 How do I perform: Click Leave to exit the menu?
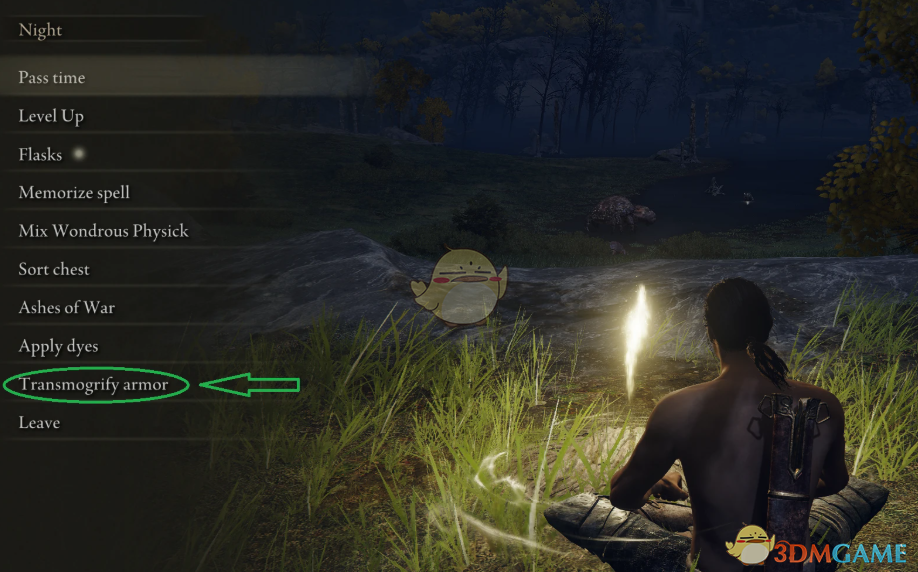(39, 423)
